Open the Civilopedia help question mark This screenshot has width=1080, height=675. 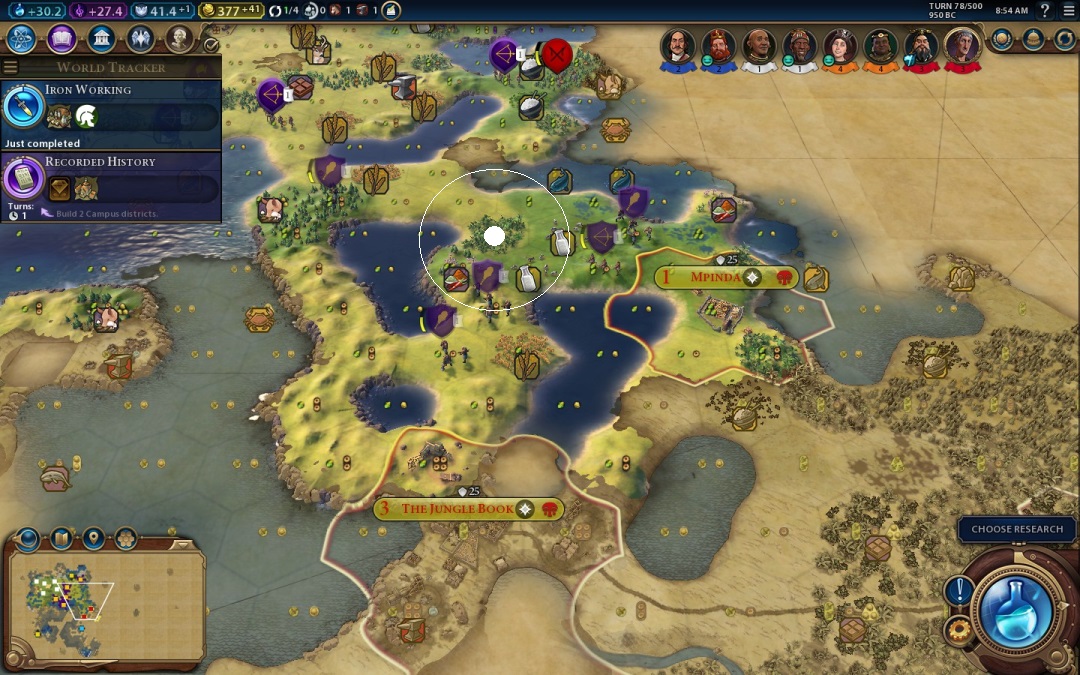tap(1045, 11)
